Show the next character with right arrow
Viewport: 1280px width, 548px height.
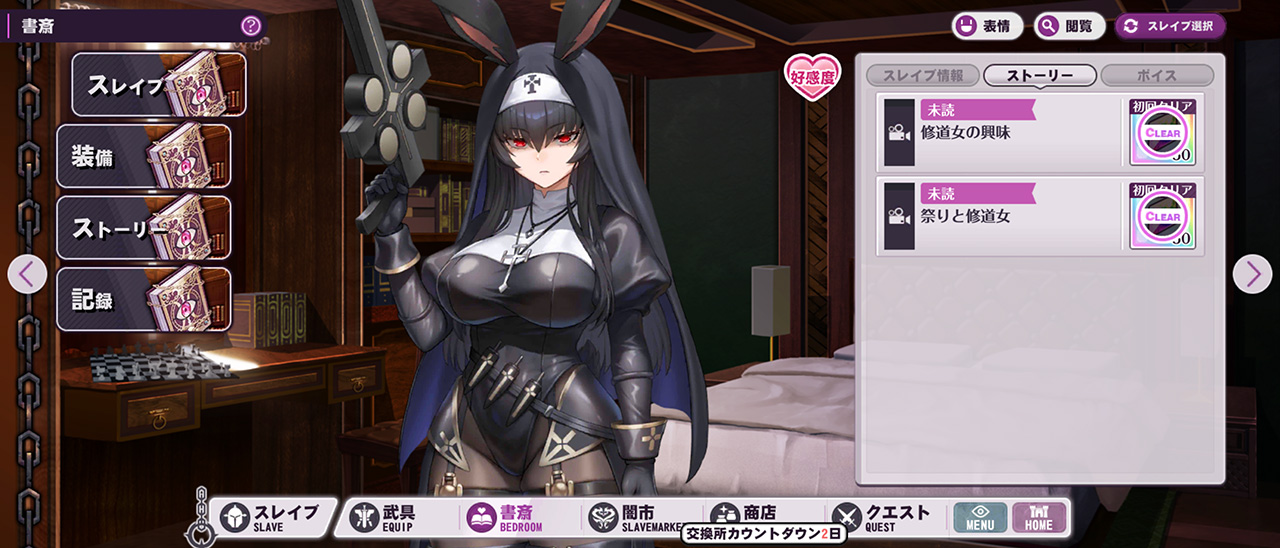[x=1252, y=274]
